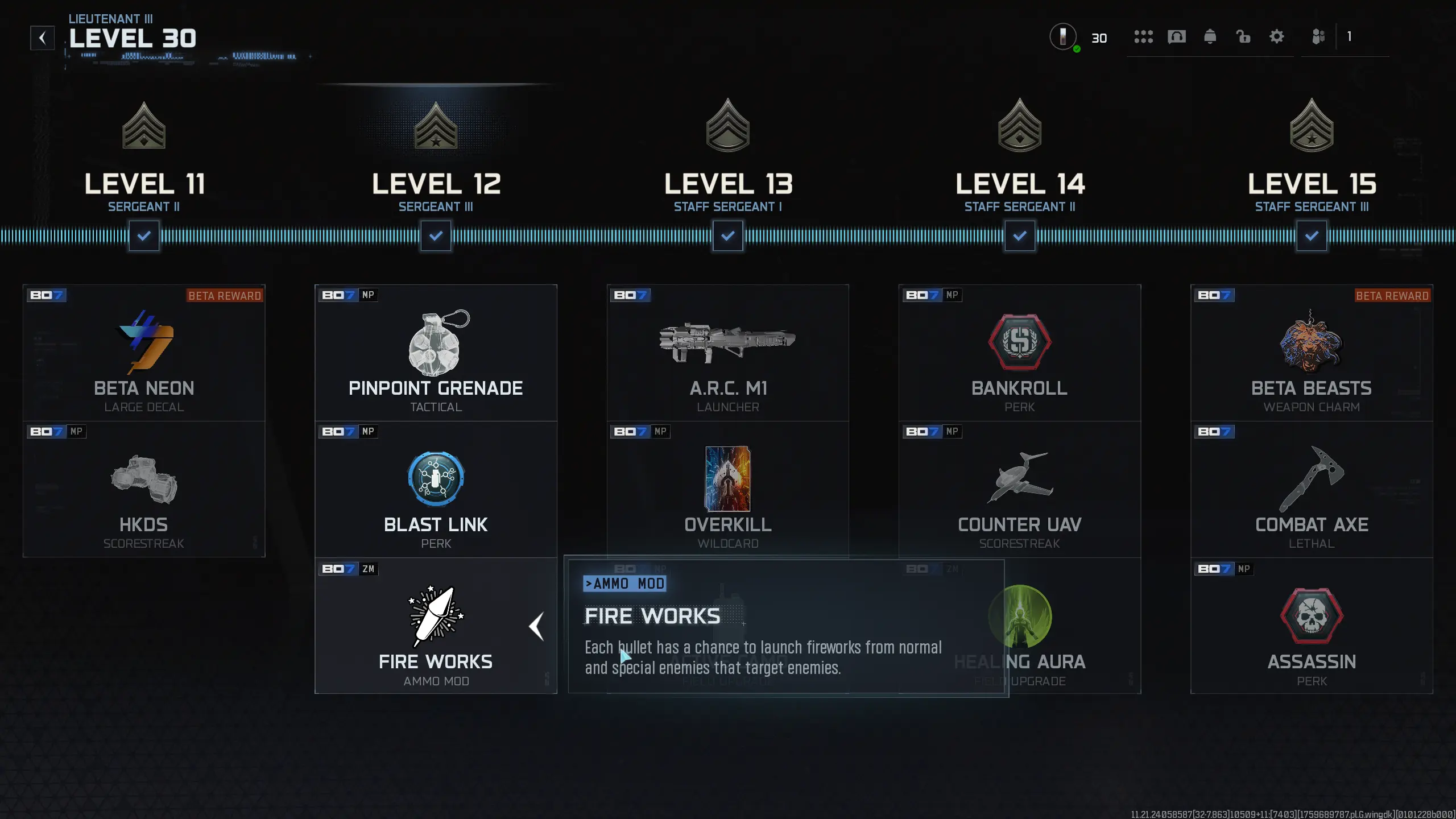Select the XP token icon next to 30
The width and height of the screenshot is (1456, 819).
[x=1062, y=37]
